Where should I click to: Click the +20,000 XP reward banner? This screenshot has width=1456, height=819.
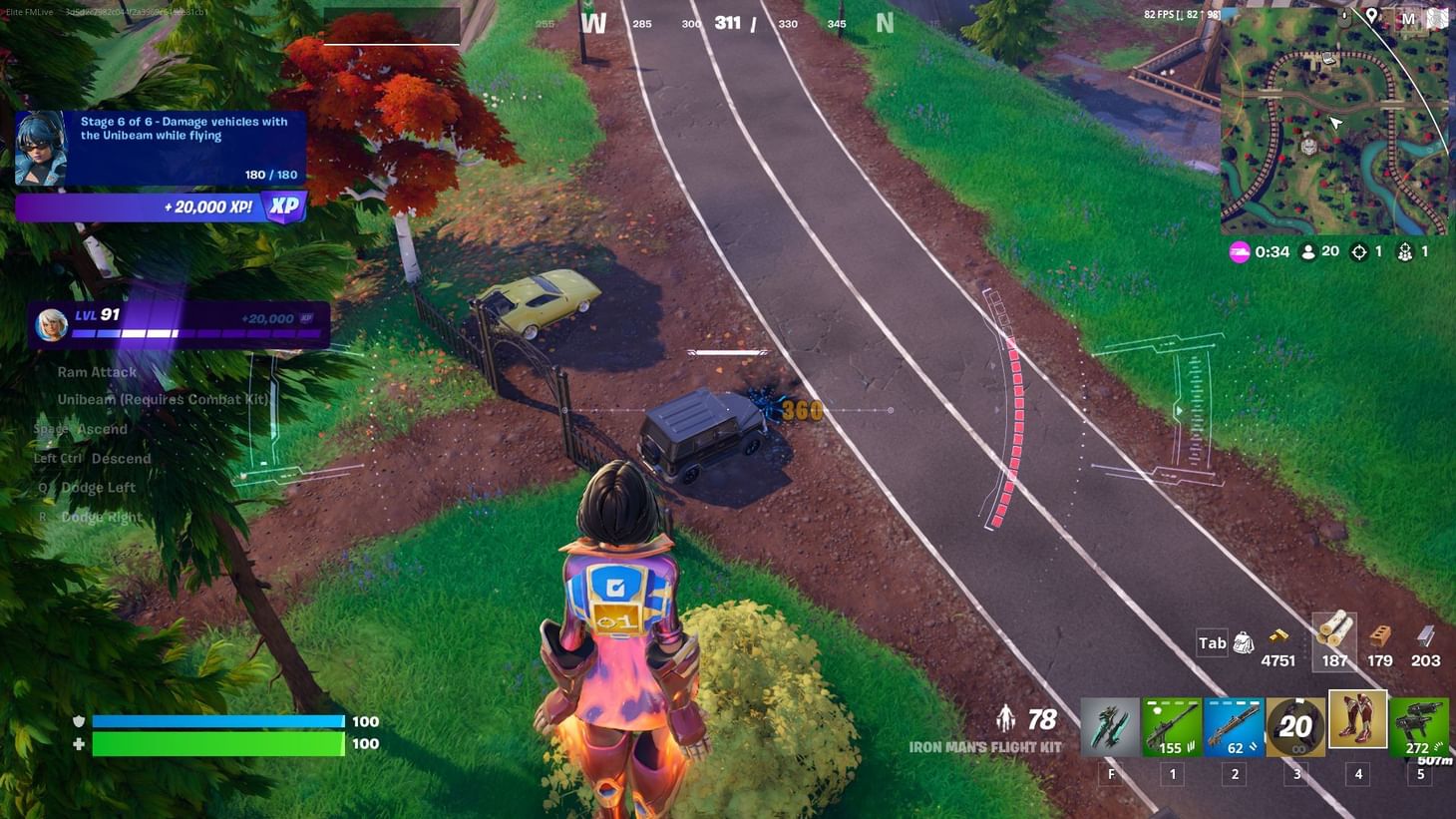tap(160, 207)
